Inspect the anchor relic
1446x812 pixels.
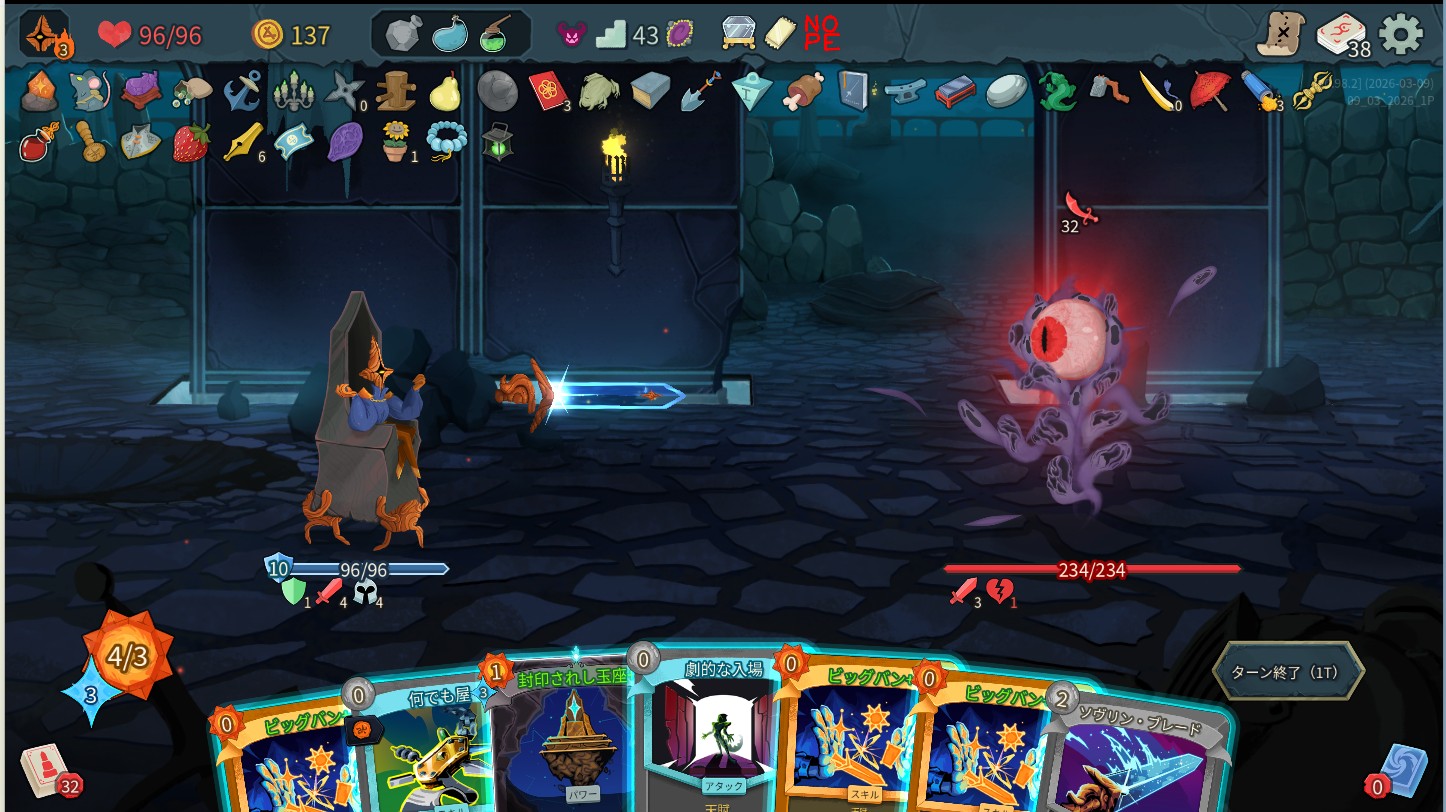[242, 91]
